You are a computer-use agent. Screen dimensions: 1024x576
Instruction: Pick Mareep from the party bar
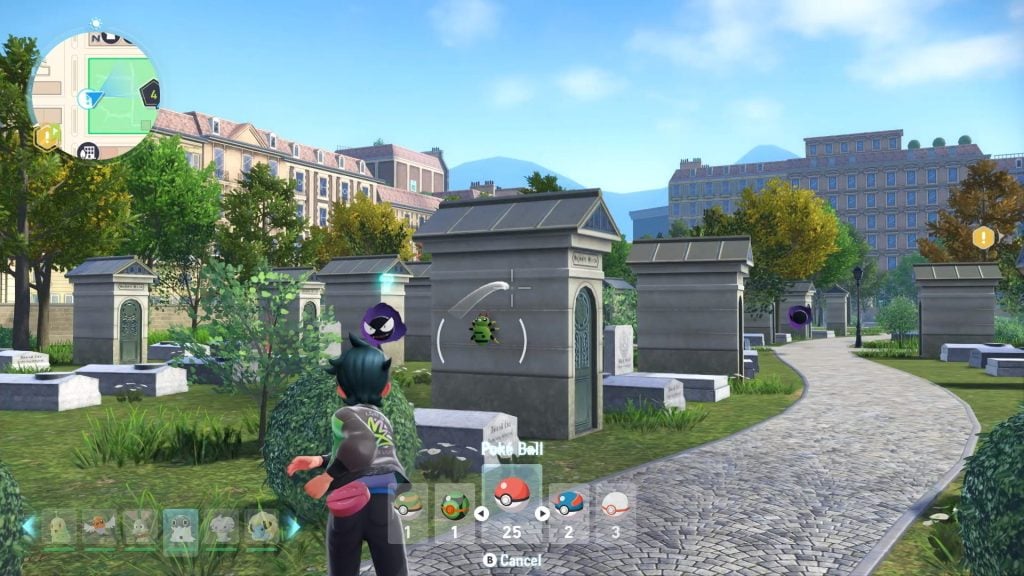click(262, 526)
